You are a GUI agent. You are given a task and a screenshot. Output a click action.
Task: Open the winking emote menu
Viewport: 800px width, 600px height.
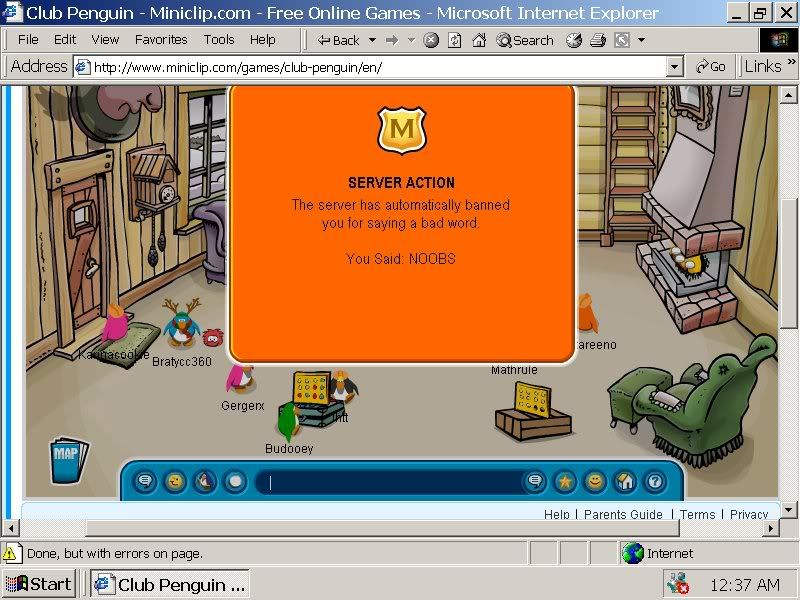pos(175,481)
